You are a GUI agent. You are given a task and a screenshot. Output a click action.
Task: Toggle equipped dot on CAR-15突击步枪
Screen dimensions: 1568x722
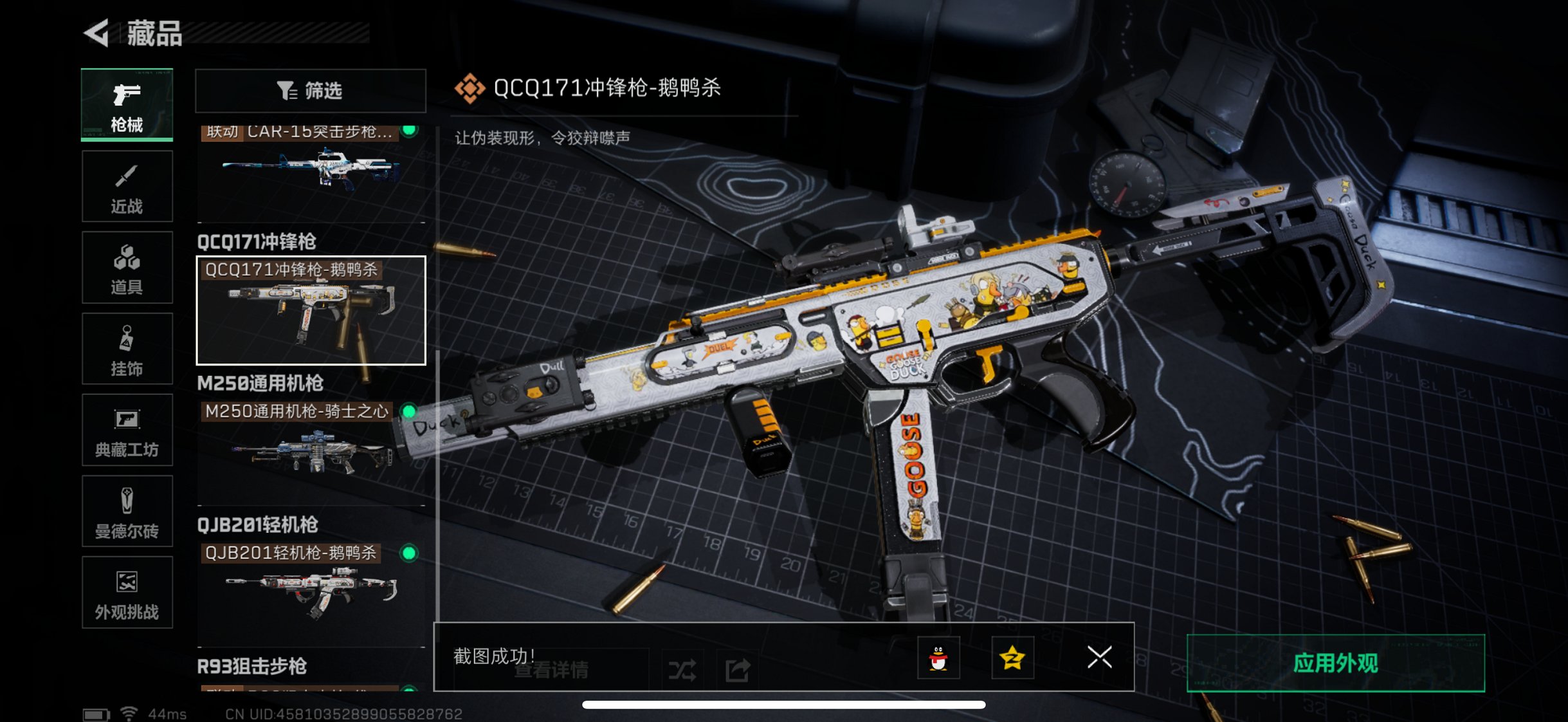408,129
